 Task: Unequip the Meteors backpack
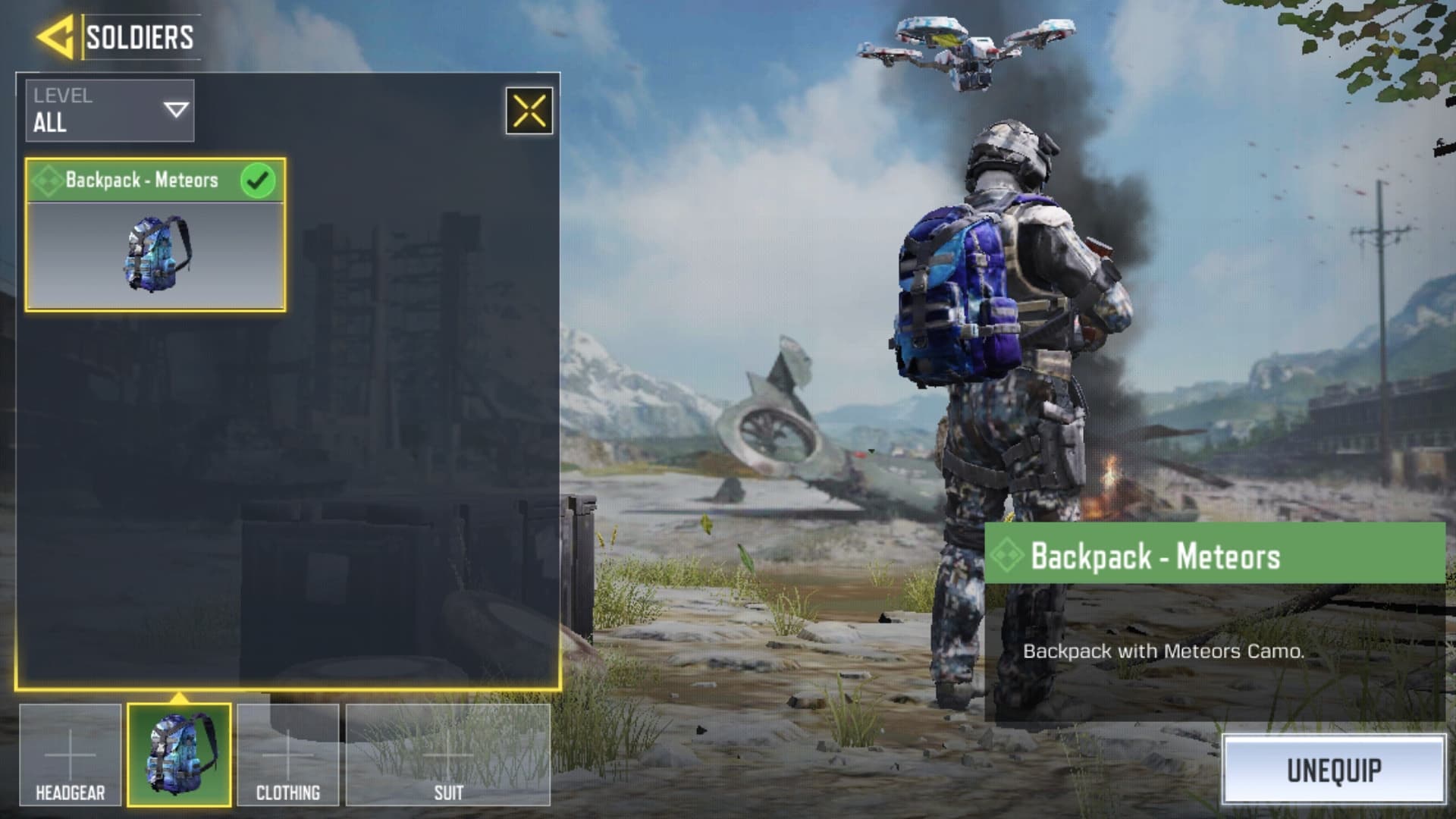point(1333,770)
